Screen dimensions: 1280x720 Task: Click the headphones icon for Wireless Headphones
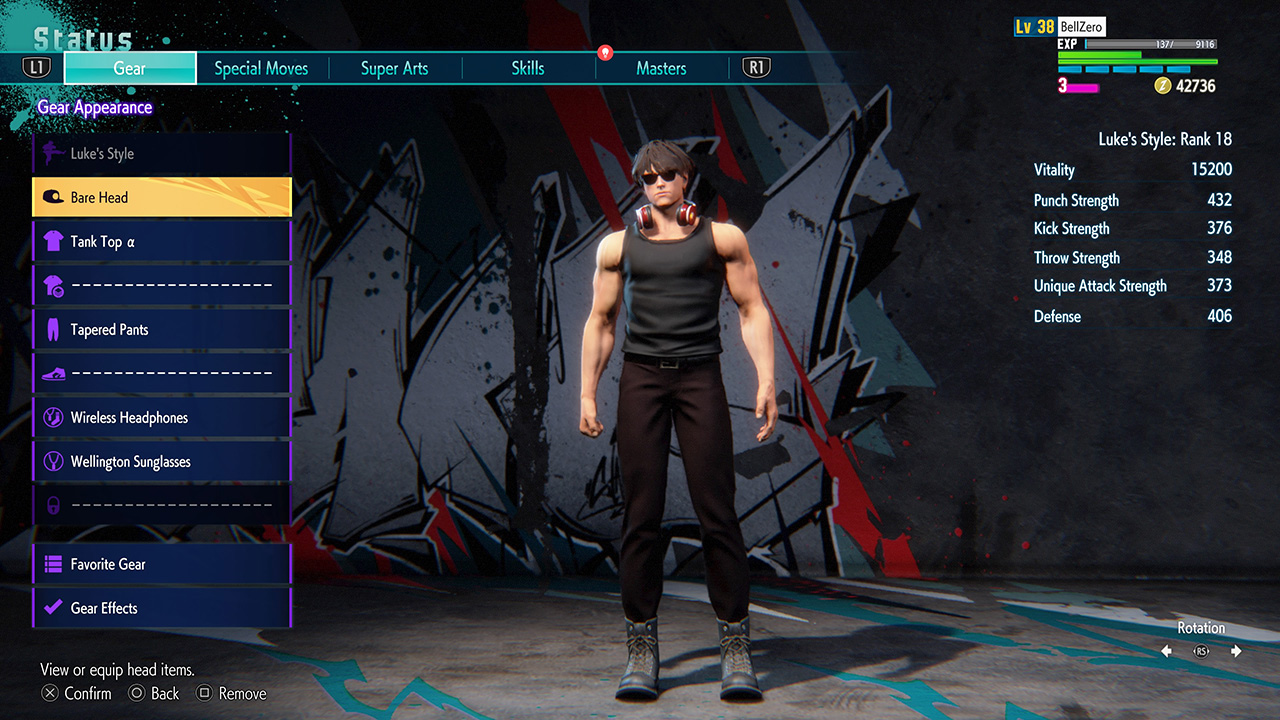(x=53, y=417)
